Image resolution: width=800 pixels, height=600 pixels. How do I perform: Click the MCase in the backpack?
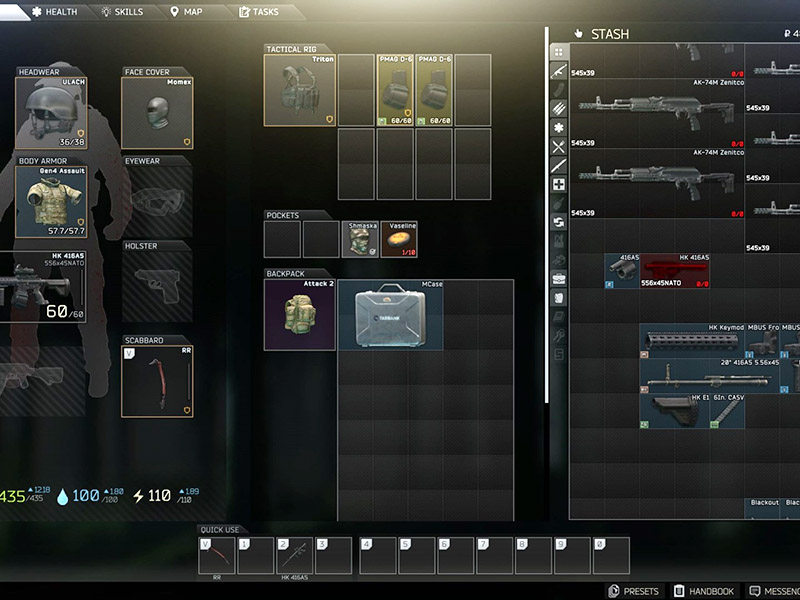pyautogui.click(x=390, y=315)
